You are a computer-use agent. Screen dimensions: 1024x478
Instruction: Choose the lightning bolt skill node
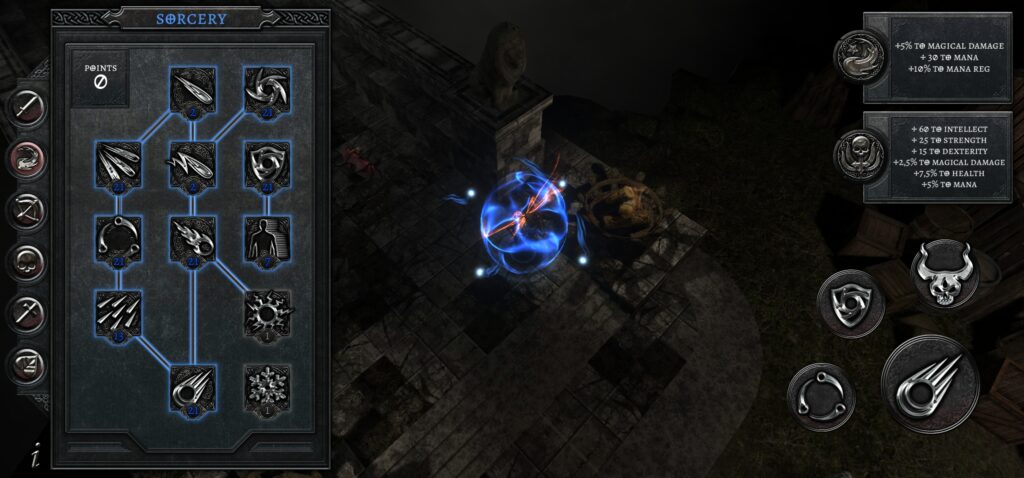pyautogui.click(x=191, y=164)
